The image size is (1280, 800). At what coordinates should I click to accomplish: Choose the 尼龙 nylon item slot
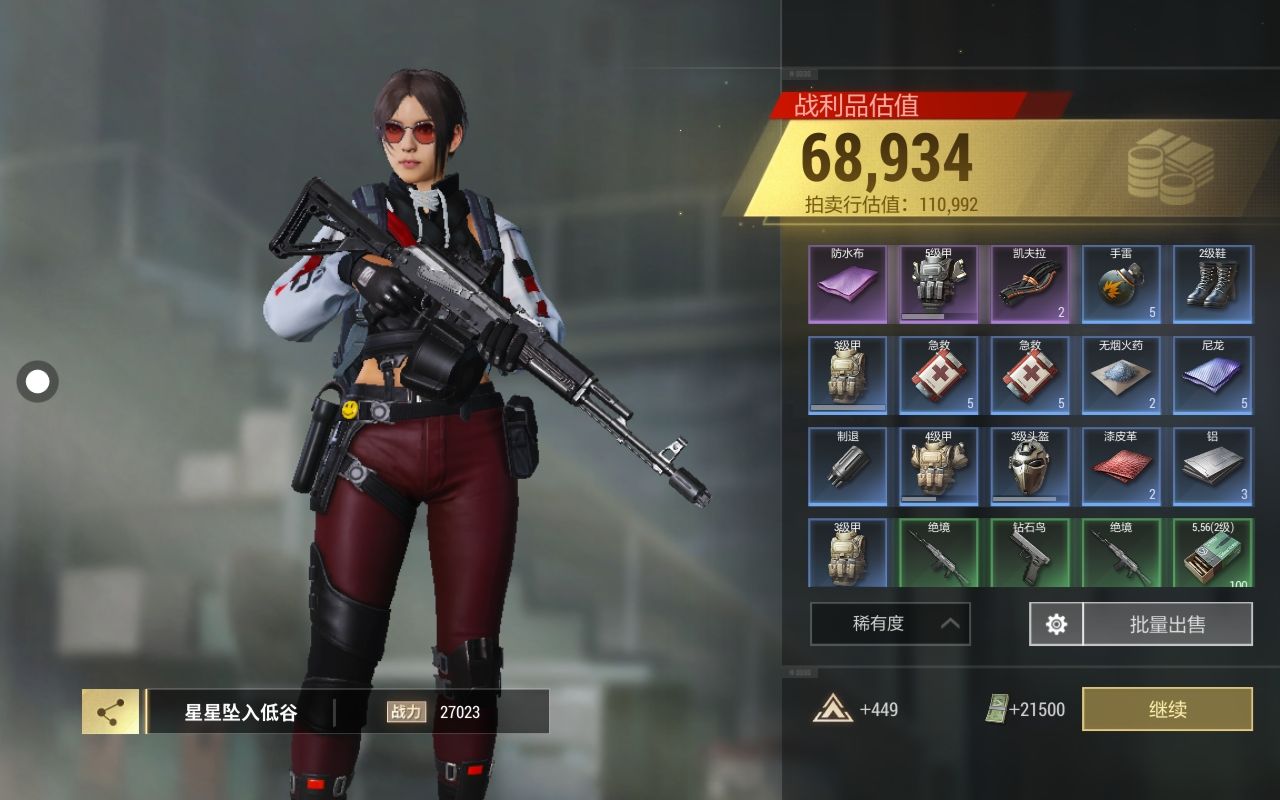(1212, 375)
